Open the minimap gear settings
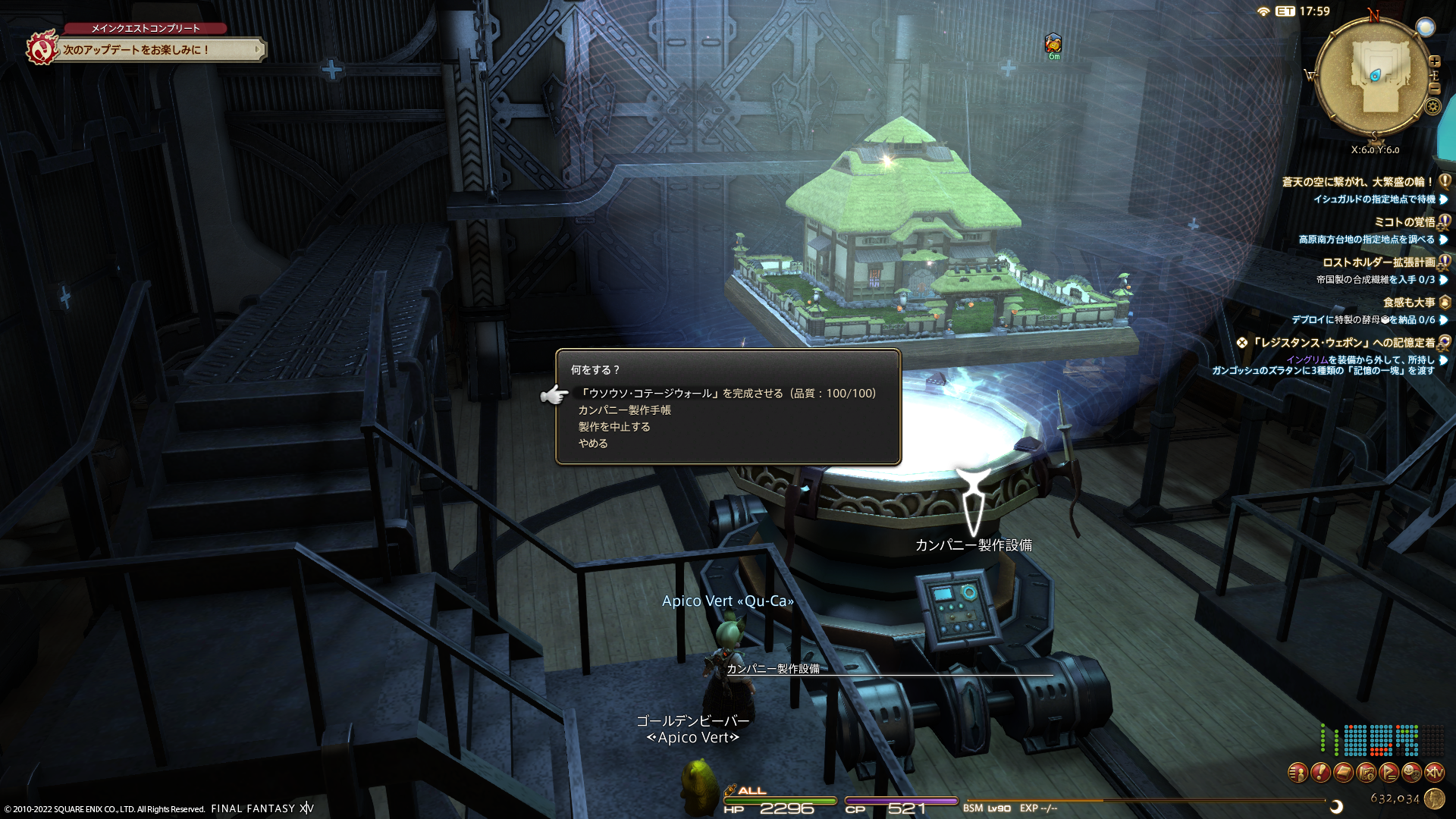 pos(1433,106)
